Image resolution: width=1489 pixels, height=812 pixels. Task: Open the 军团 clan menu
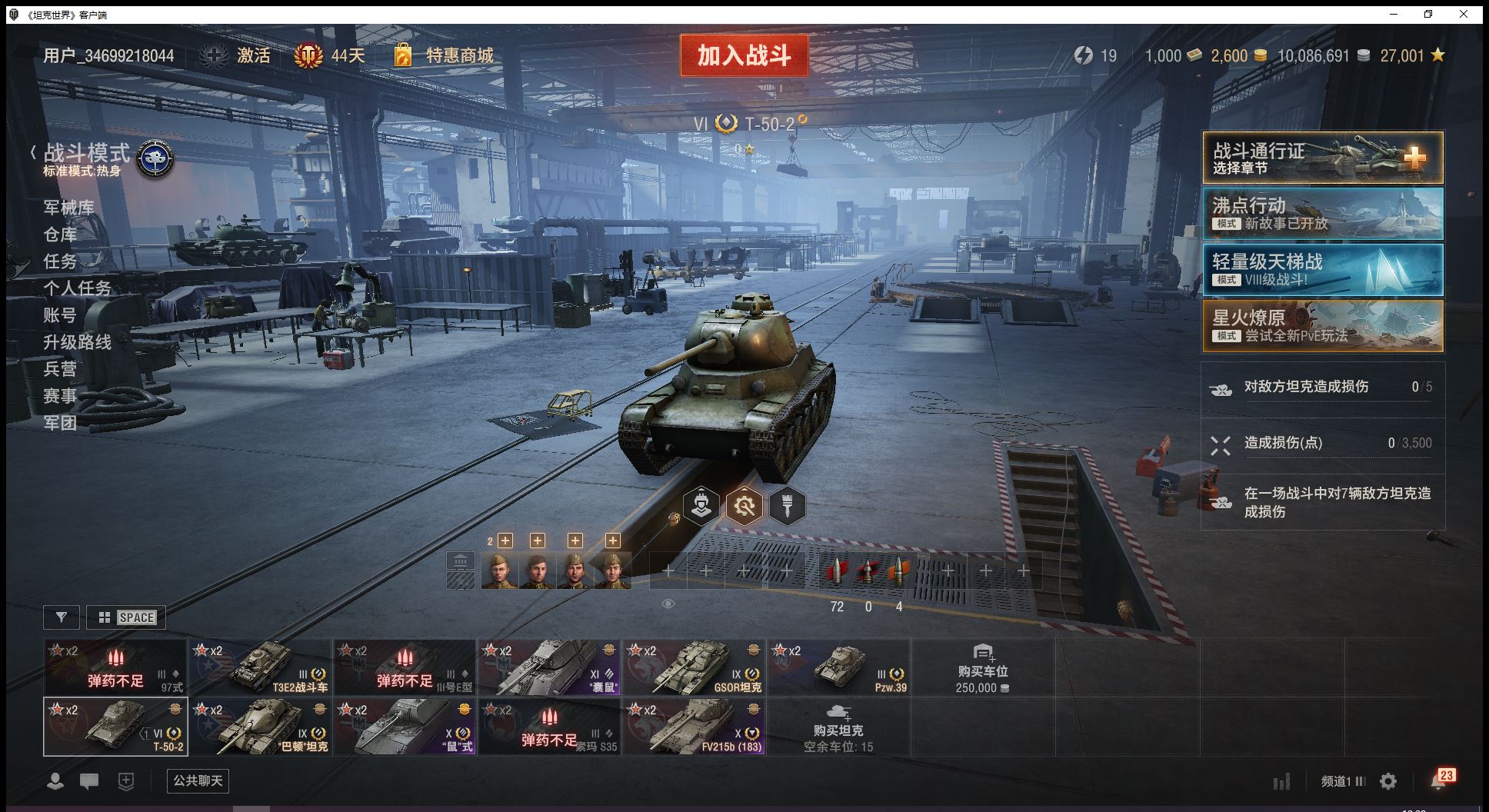60,423
